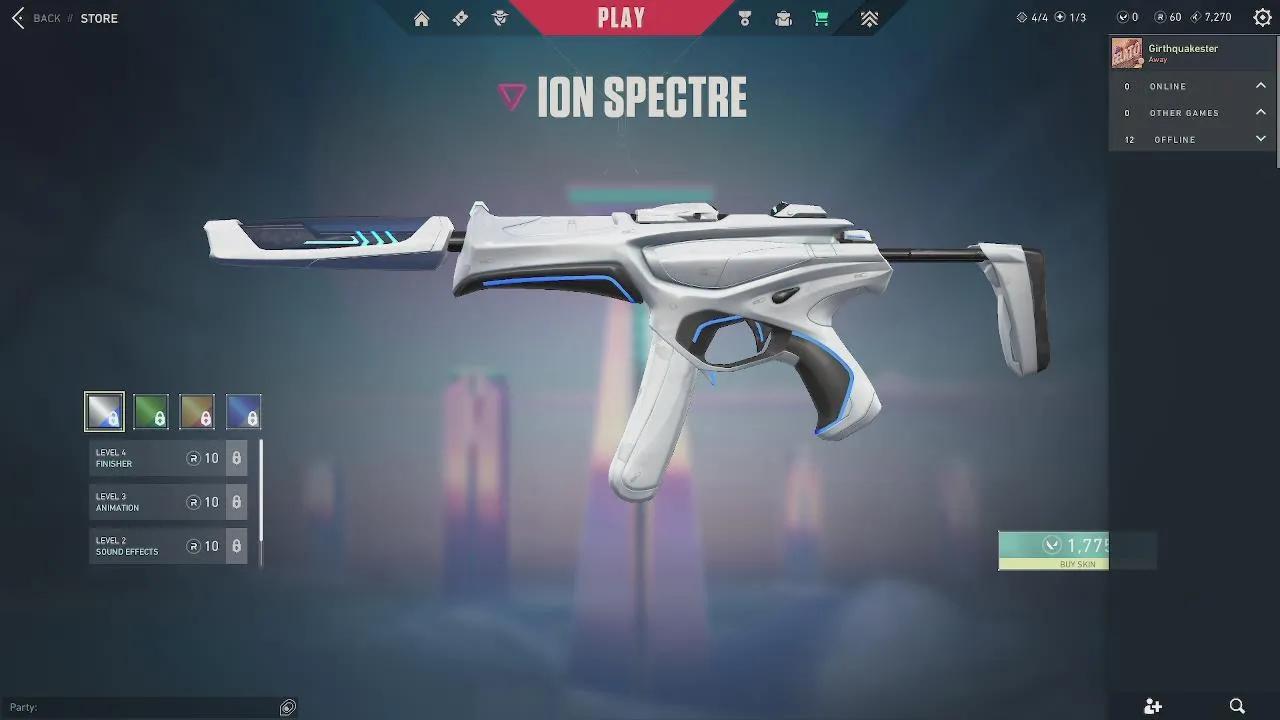Expand the OTHER GAMES section

click(1261, 112)
